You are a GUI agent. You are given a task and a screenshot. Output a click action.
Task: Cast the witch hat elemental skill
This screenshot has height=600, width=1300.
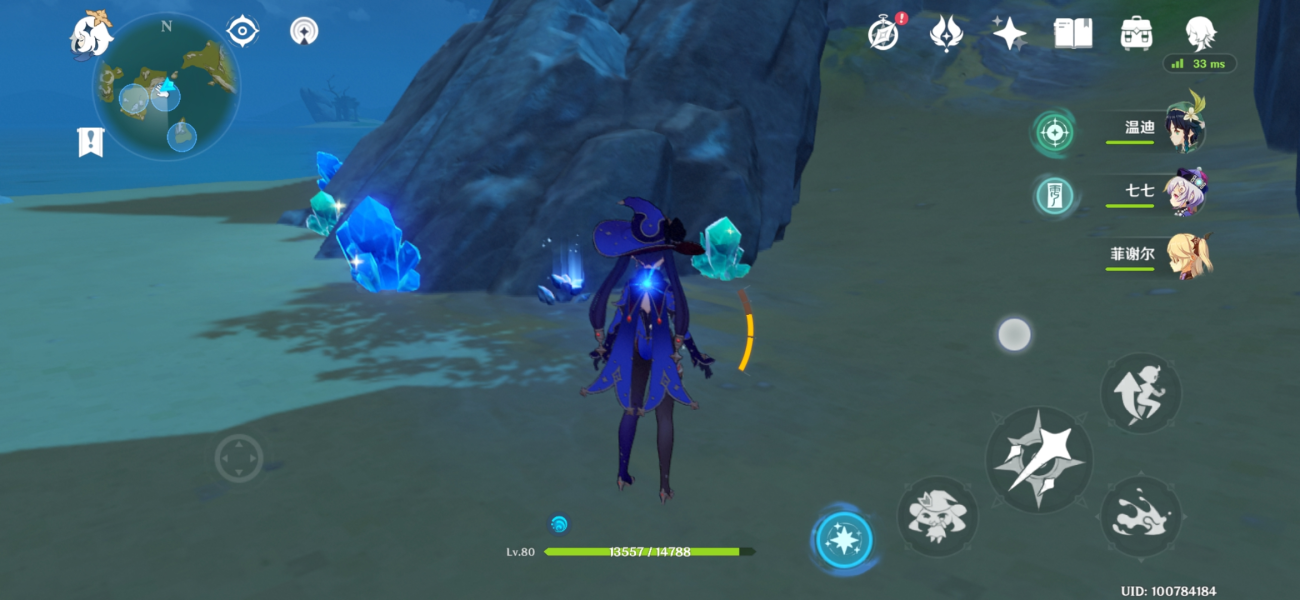coord(937,516)
